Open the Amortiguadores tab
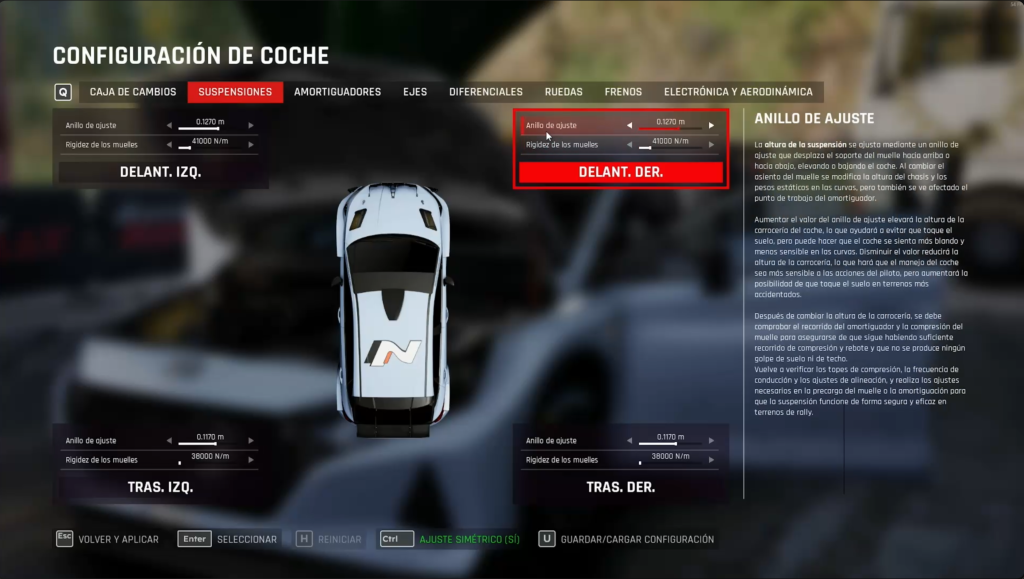 (x=337, y=92)
